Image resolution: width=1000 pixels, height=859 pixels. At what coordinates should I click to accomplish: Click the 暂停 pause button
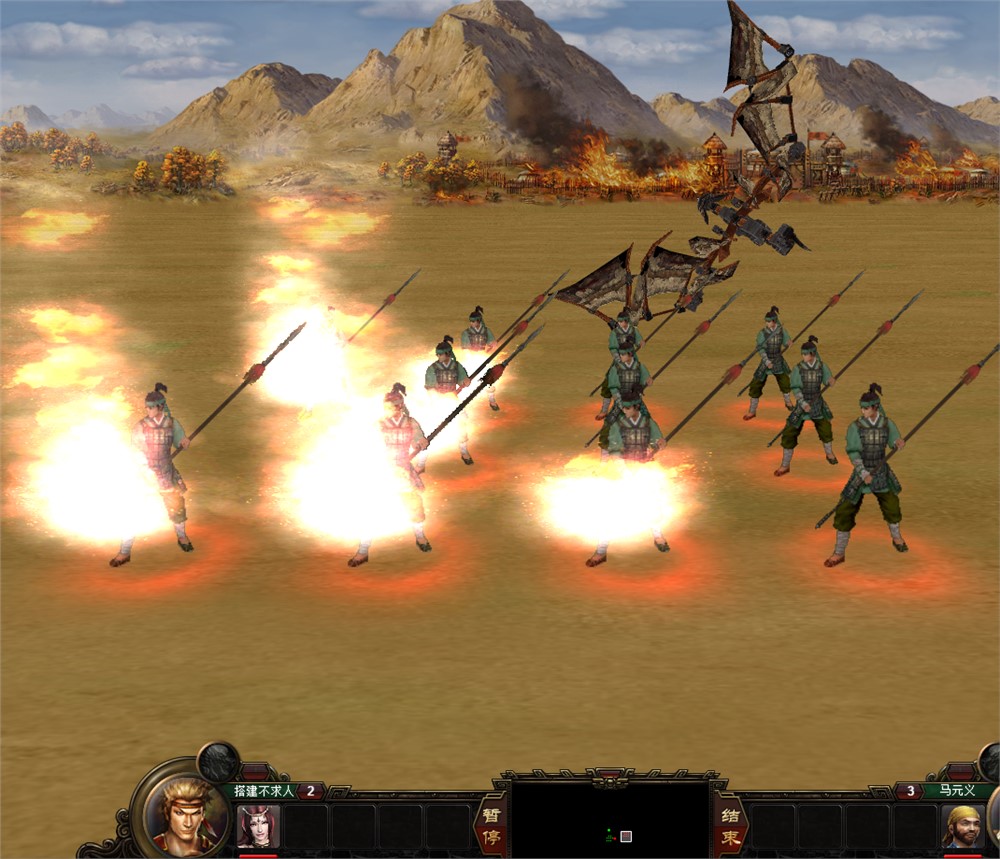[x=490, y=824]
